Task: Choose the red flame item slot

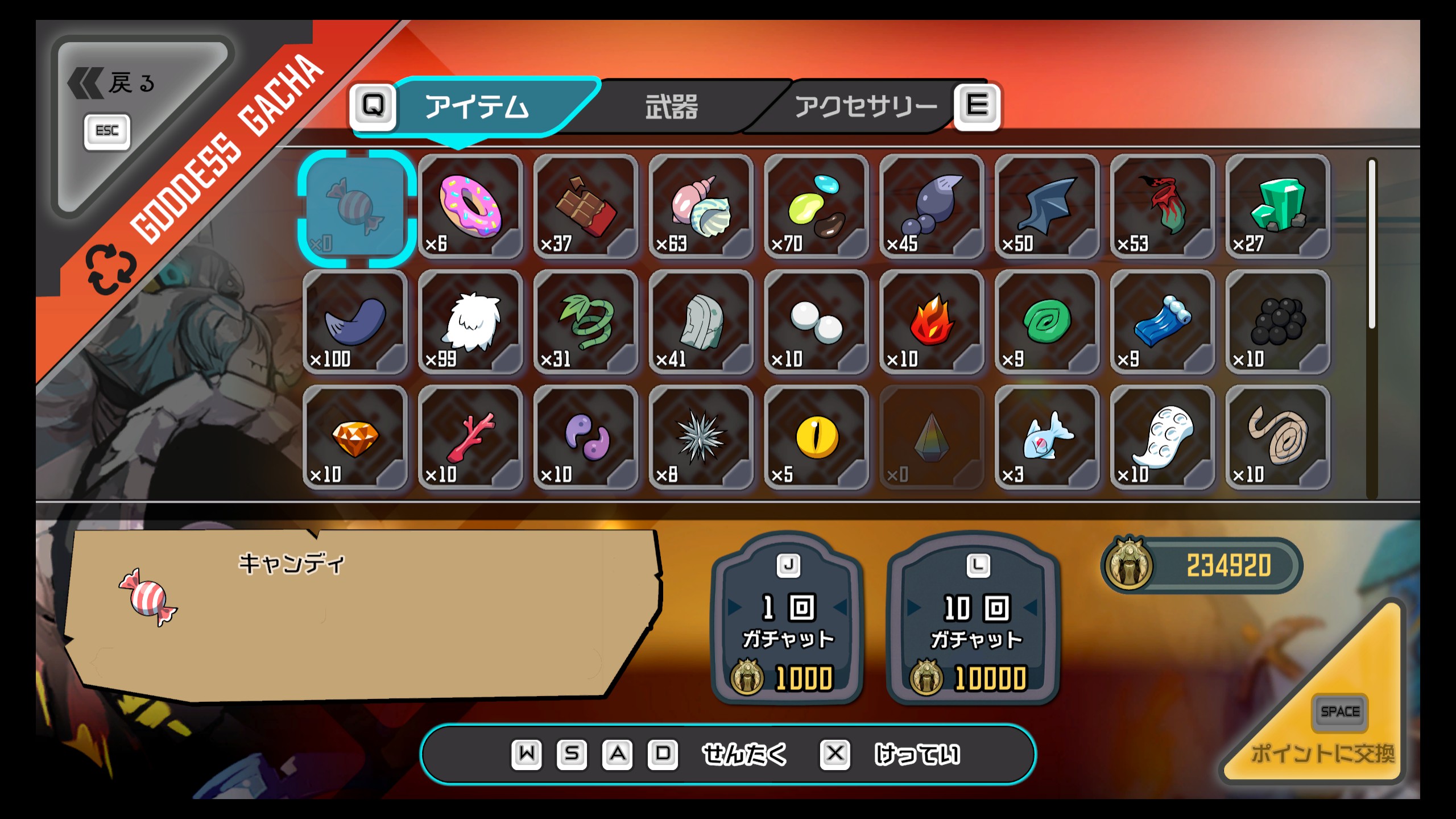Action: click(x=932, y=322)
